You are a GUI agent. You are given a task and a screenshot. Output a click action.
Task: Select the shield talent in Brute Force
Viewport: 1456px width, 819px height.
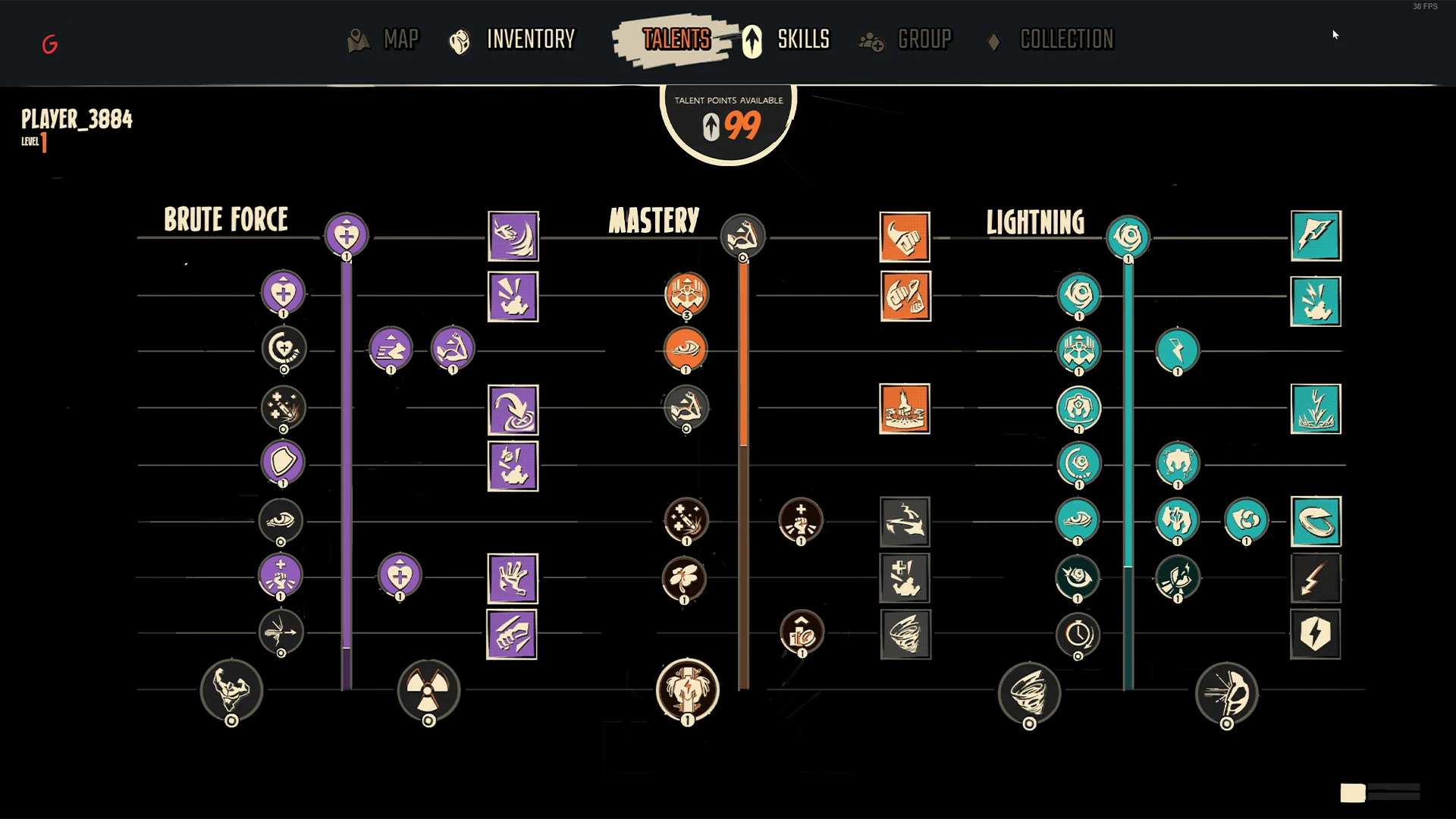pyautogui.click(x=283, y=463)
